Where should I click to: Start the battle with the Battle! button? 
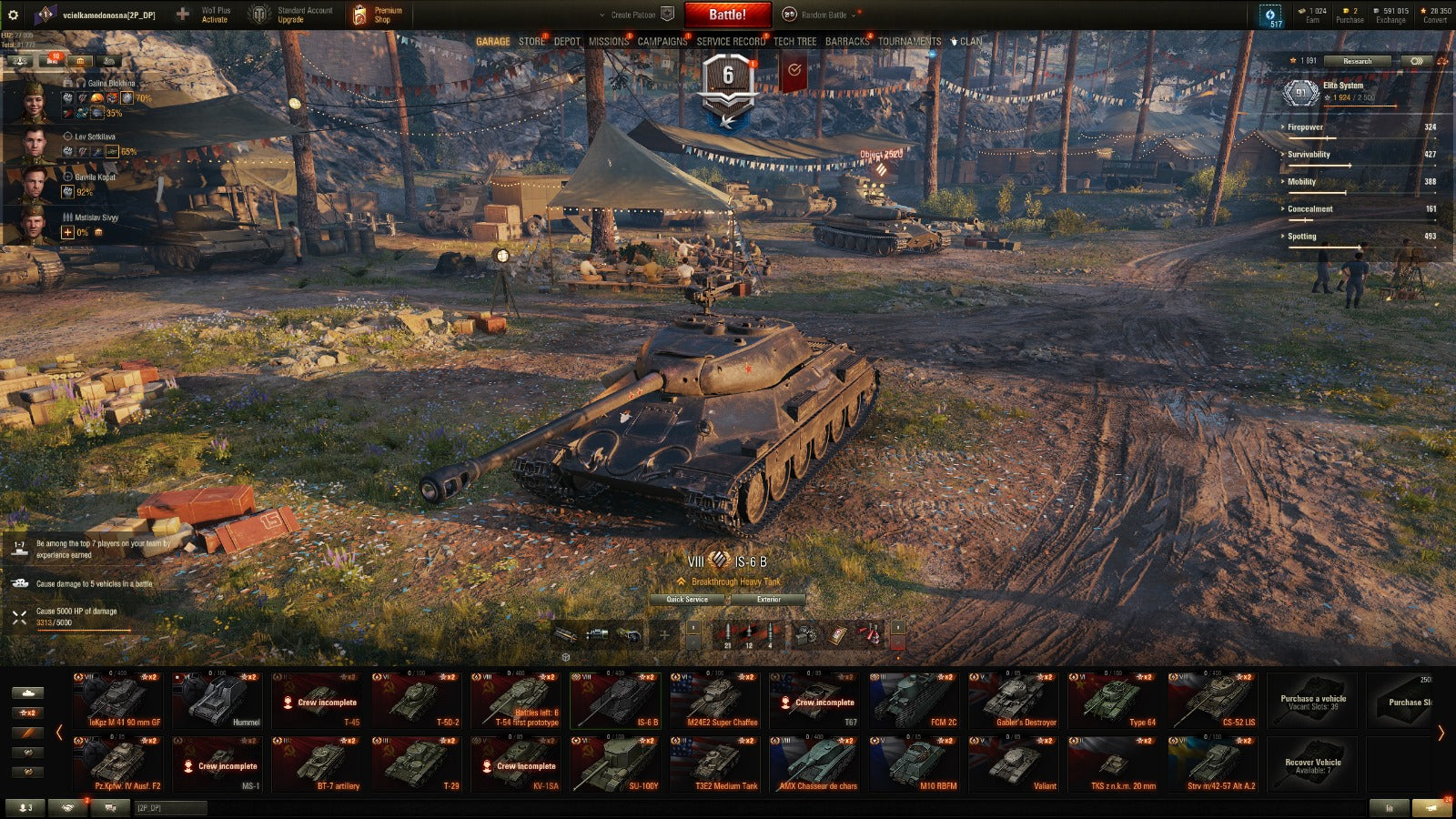(x=727, y=15)
